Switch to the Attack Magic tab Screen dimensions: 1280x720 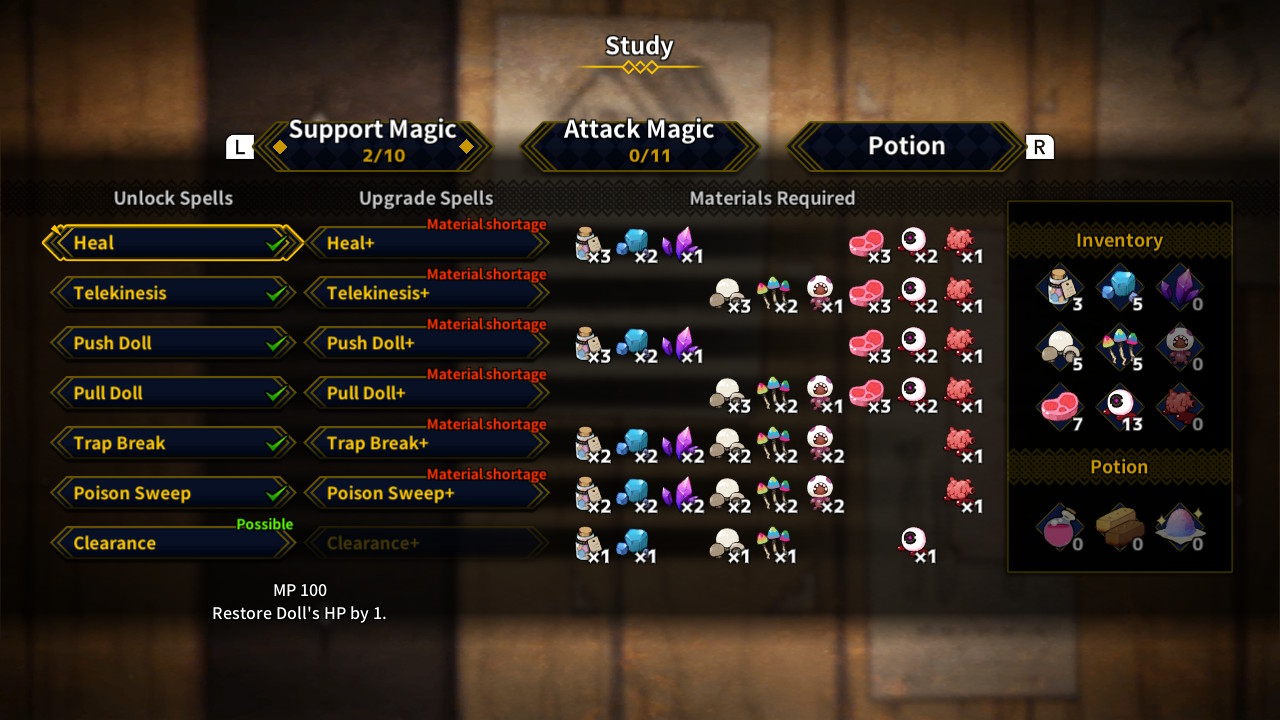639,140
